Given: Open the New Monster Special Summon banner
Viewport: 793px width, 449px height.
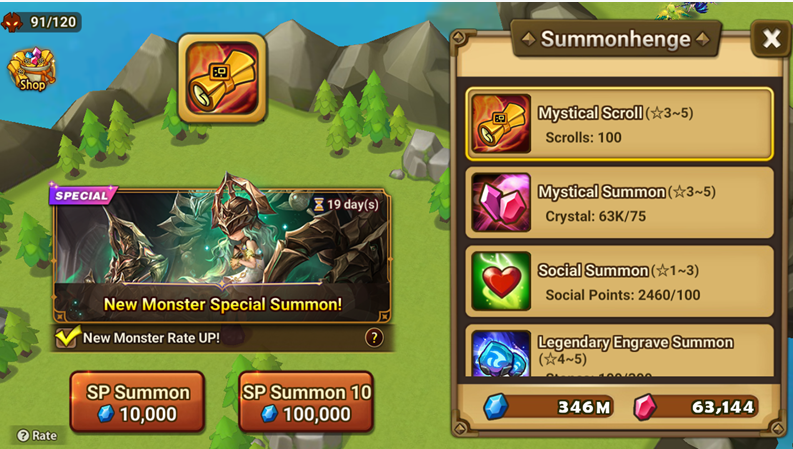Looking at the screenshot, I should pos(222,253).
